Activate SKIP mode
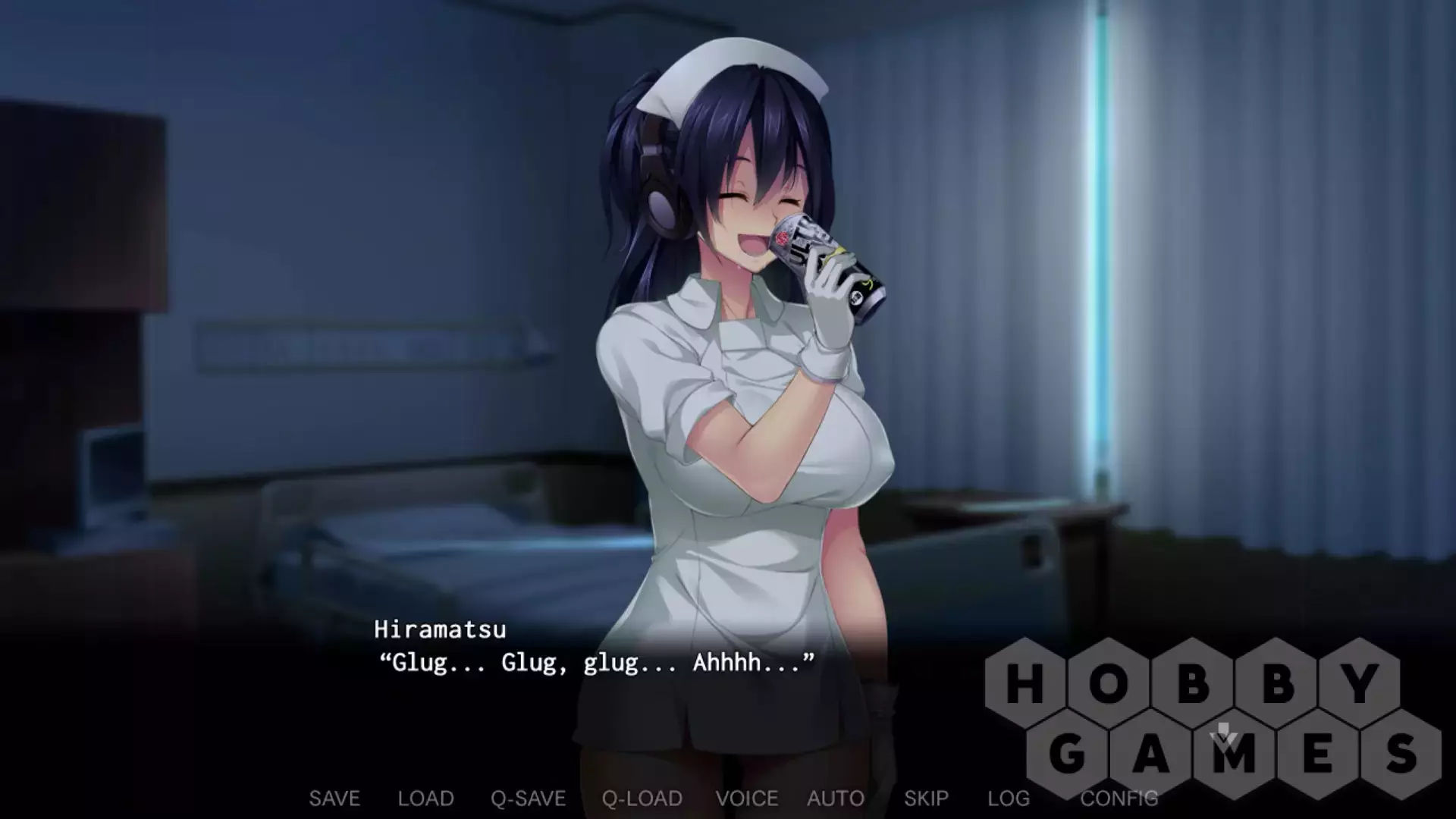 926,799
